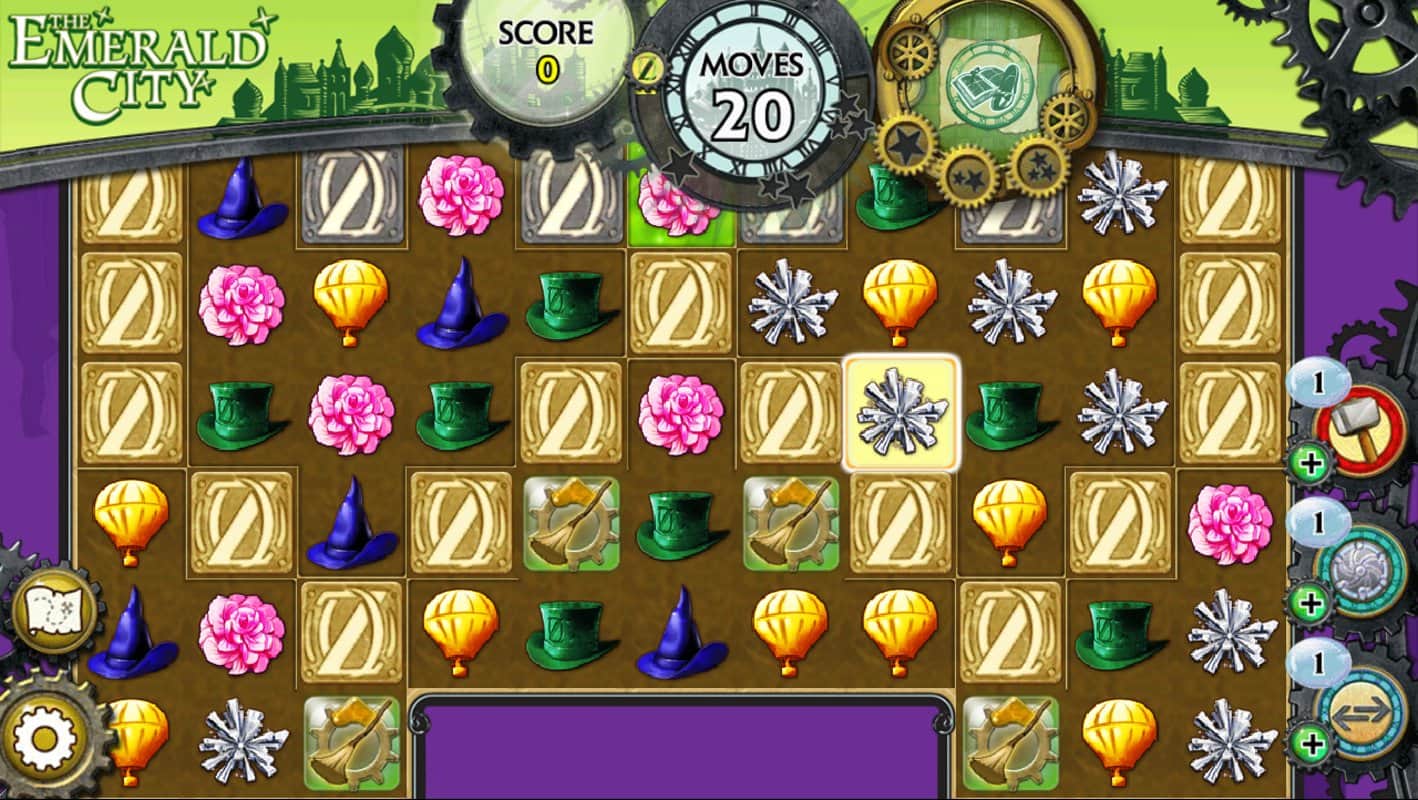Open the gear settings button
Viewport: 1418px width, 800px height.
tap(44, 739)
